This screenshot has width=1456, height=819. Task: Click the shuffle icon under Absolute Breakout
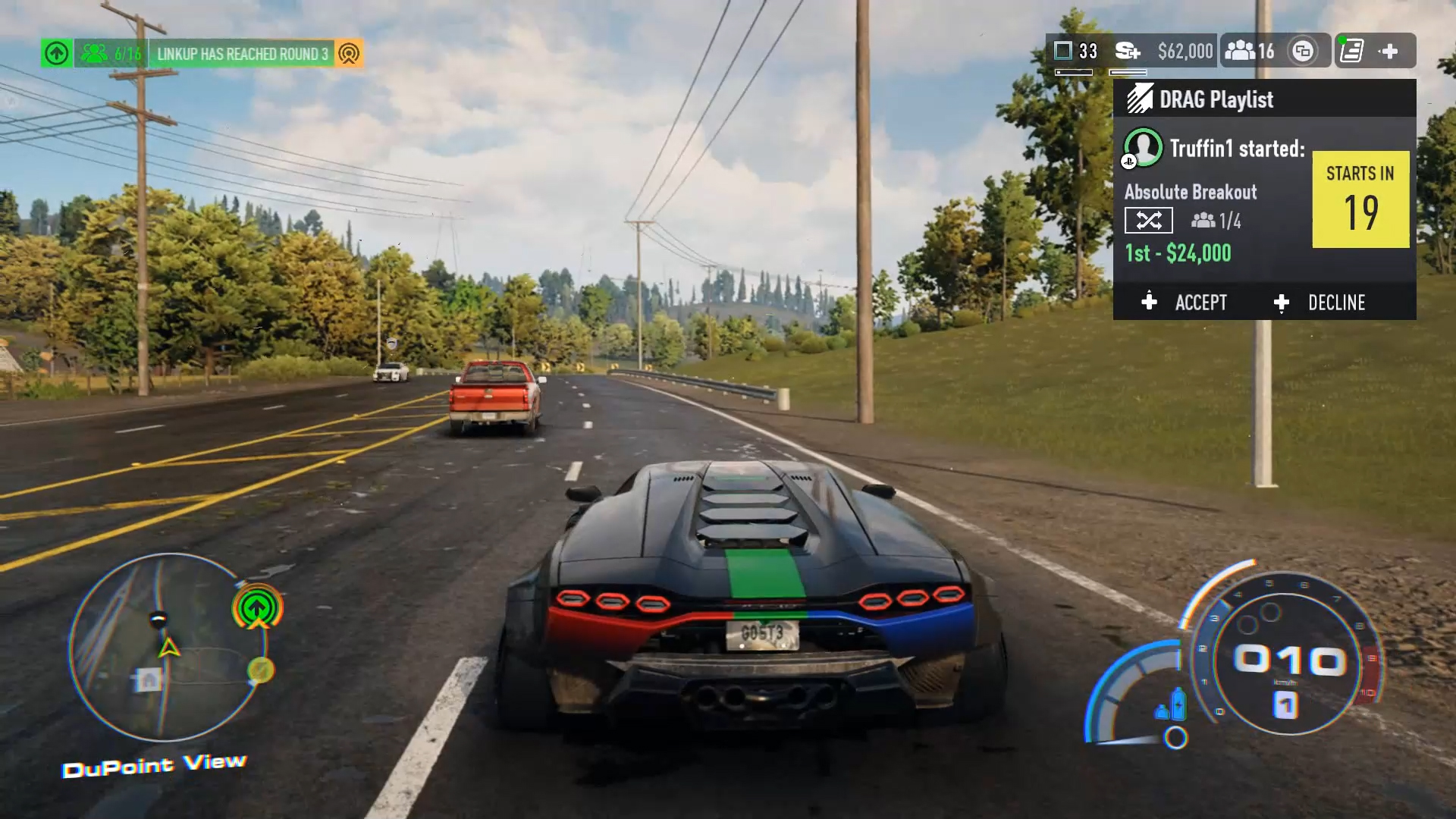tap(1148, 221)
